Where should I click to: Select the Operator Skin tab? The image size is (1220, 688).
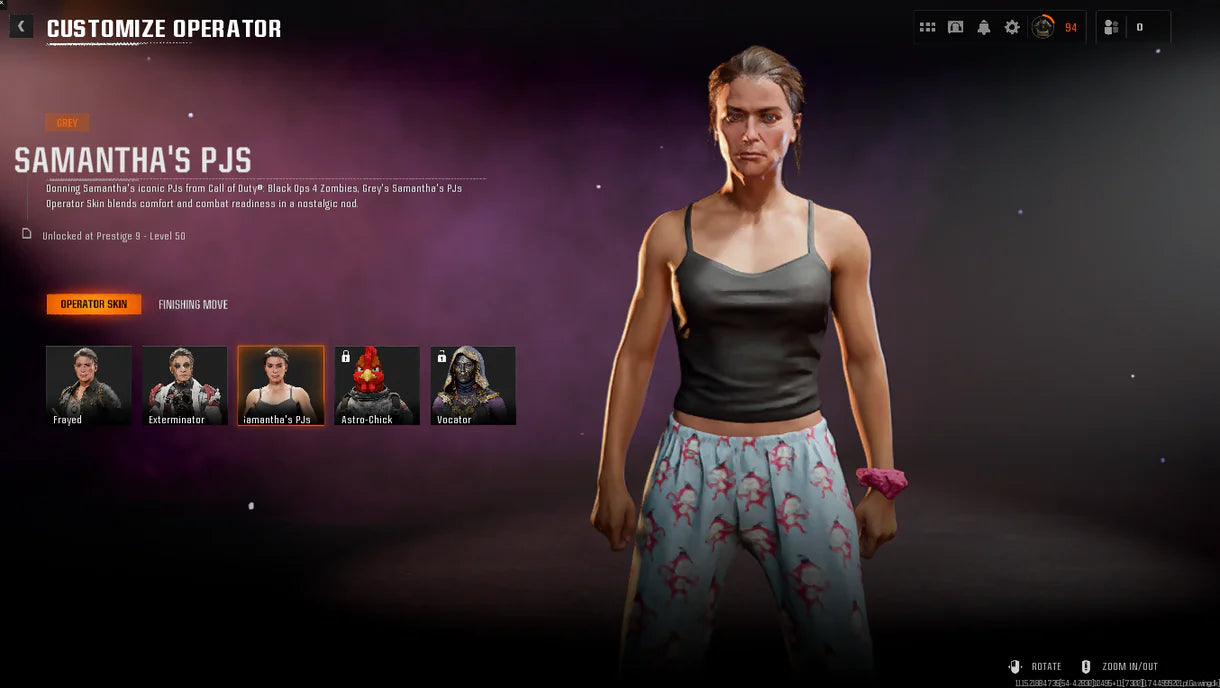(94, 304)
